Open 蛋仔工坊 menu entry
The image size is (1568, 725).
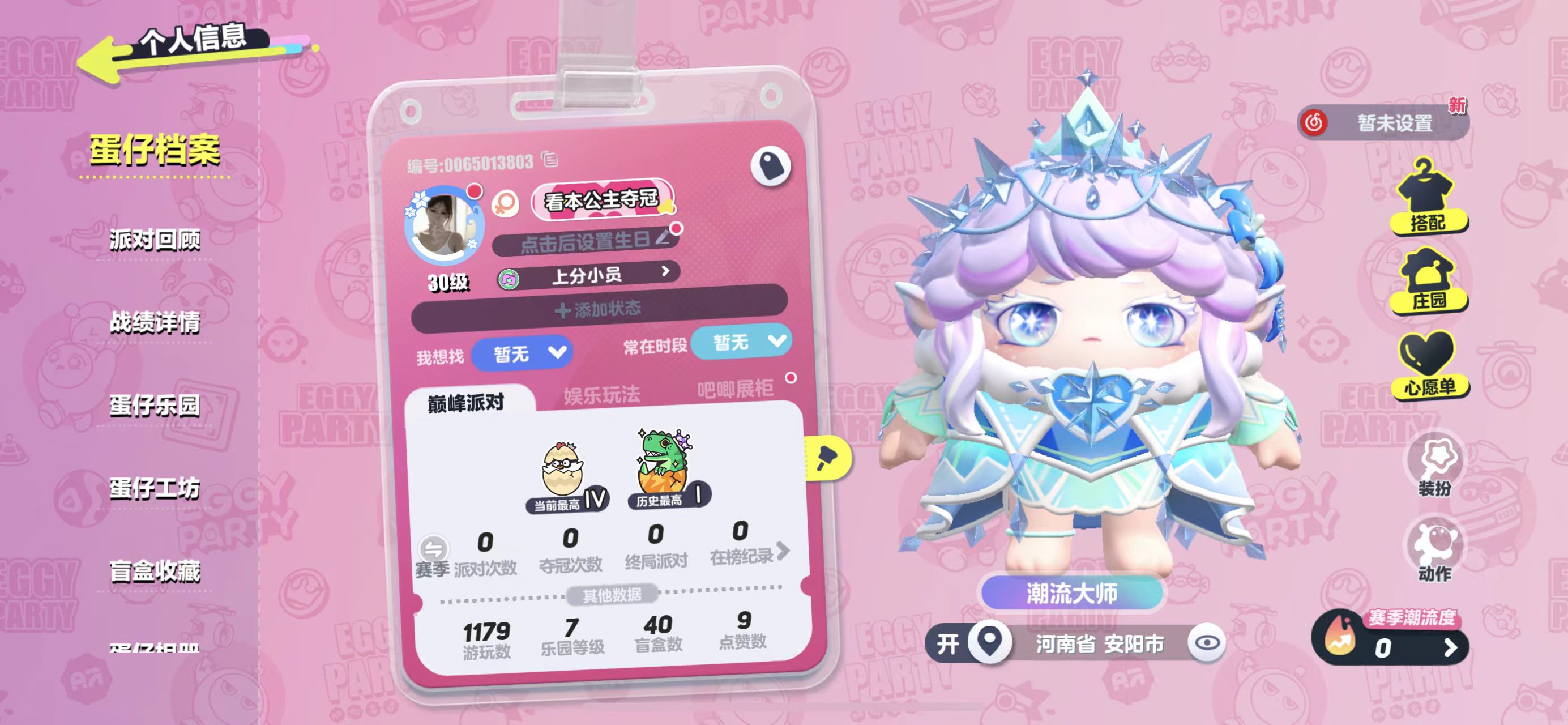pos(155,488)
